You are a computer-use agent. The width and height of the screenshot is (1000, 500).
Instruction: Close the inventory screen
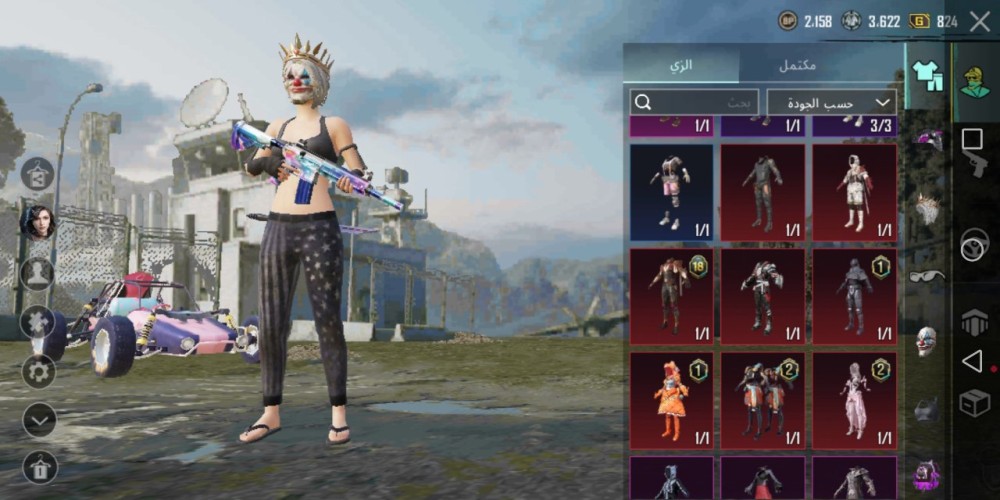point(980,21)
